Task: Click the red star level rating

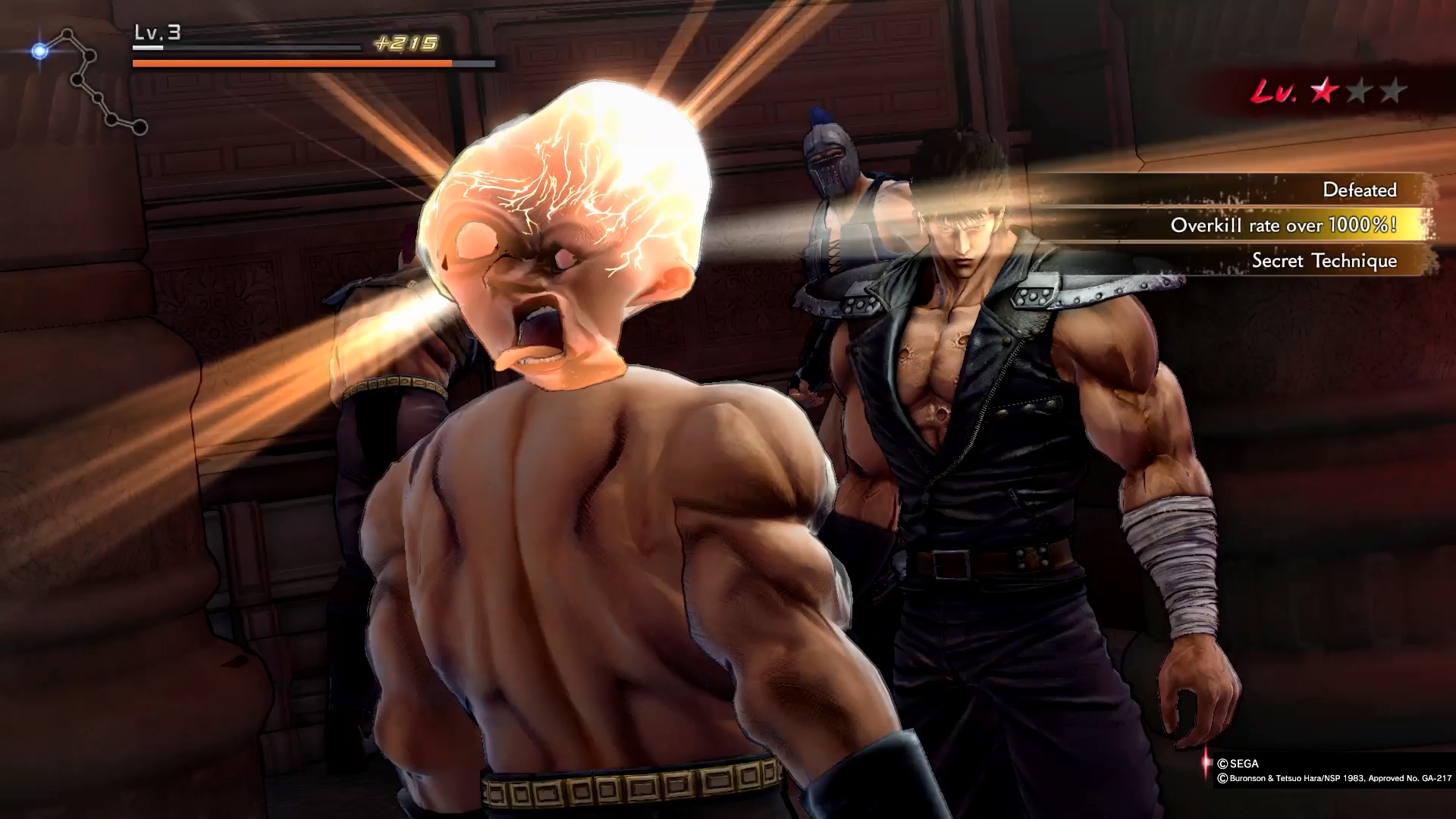Action: [1324, 93]
